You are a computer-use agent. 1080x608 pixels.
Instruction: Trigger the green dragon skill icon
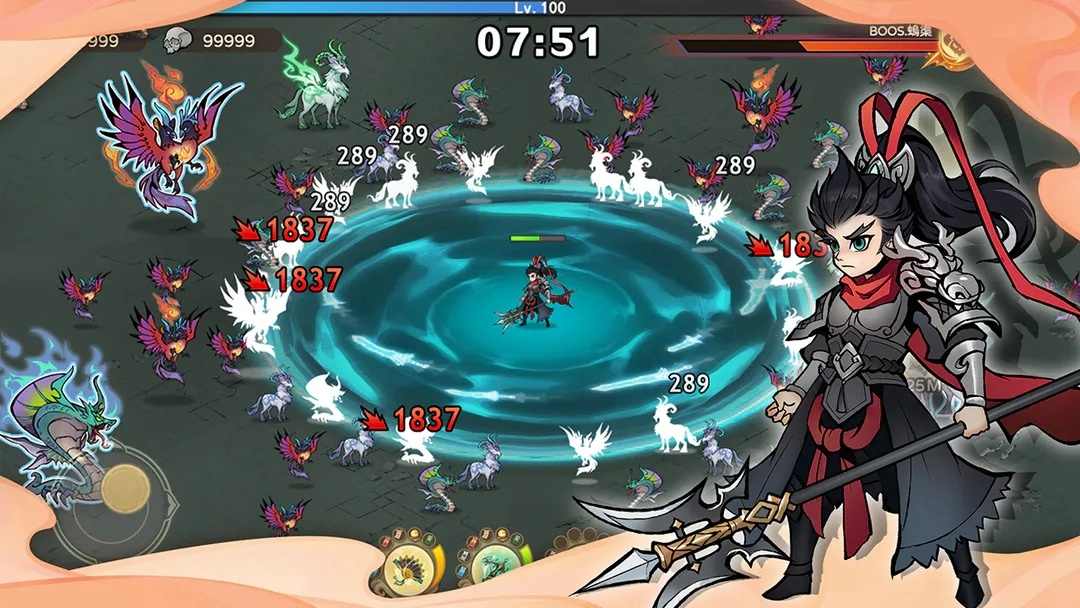pos(495,566)
